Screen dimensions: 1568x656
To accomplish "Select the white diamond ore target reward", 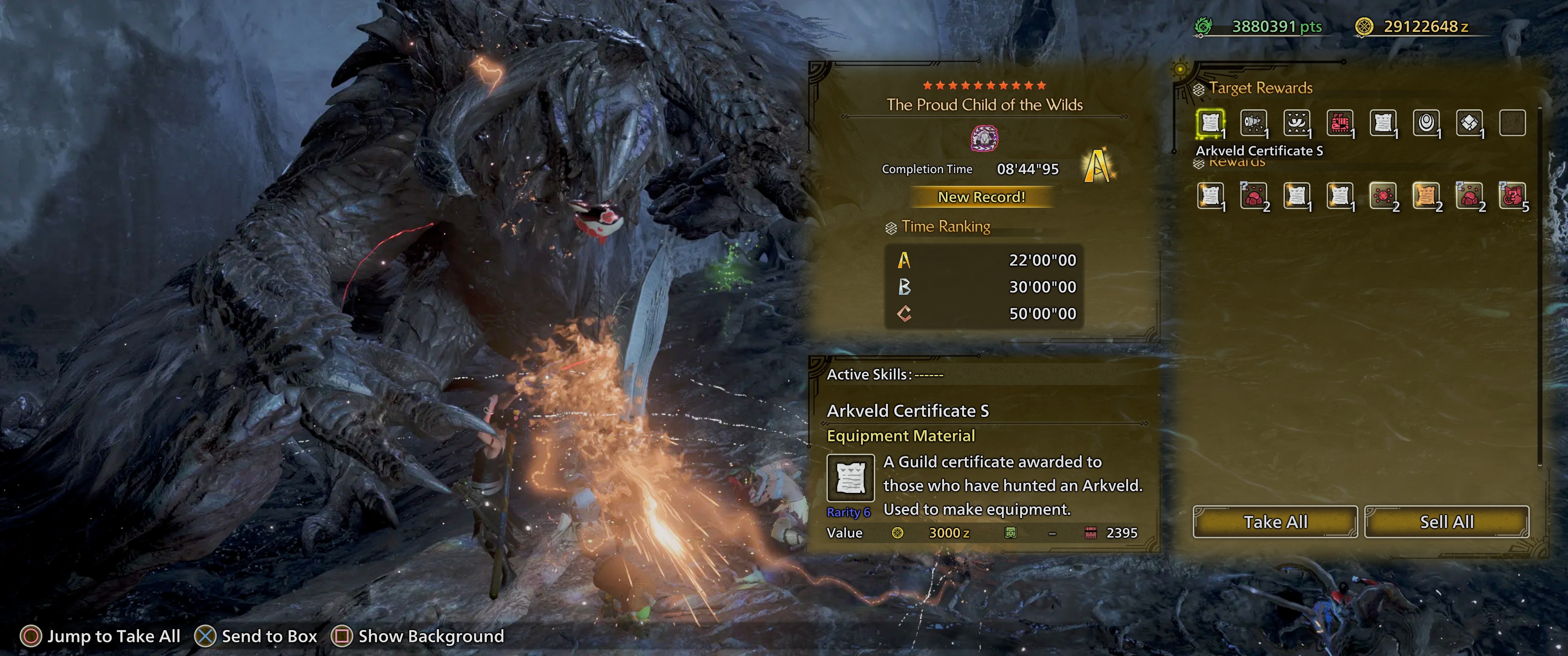I will [1469, 123].
